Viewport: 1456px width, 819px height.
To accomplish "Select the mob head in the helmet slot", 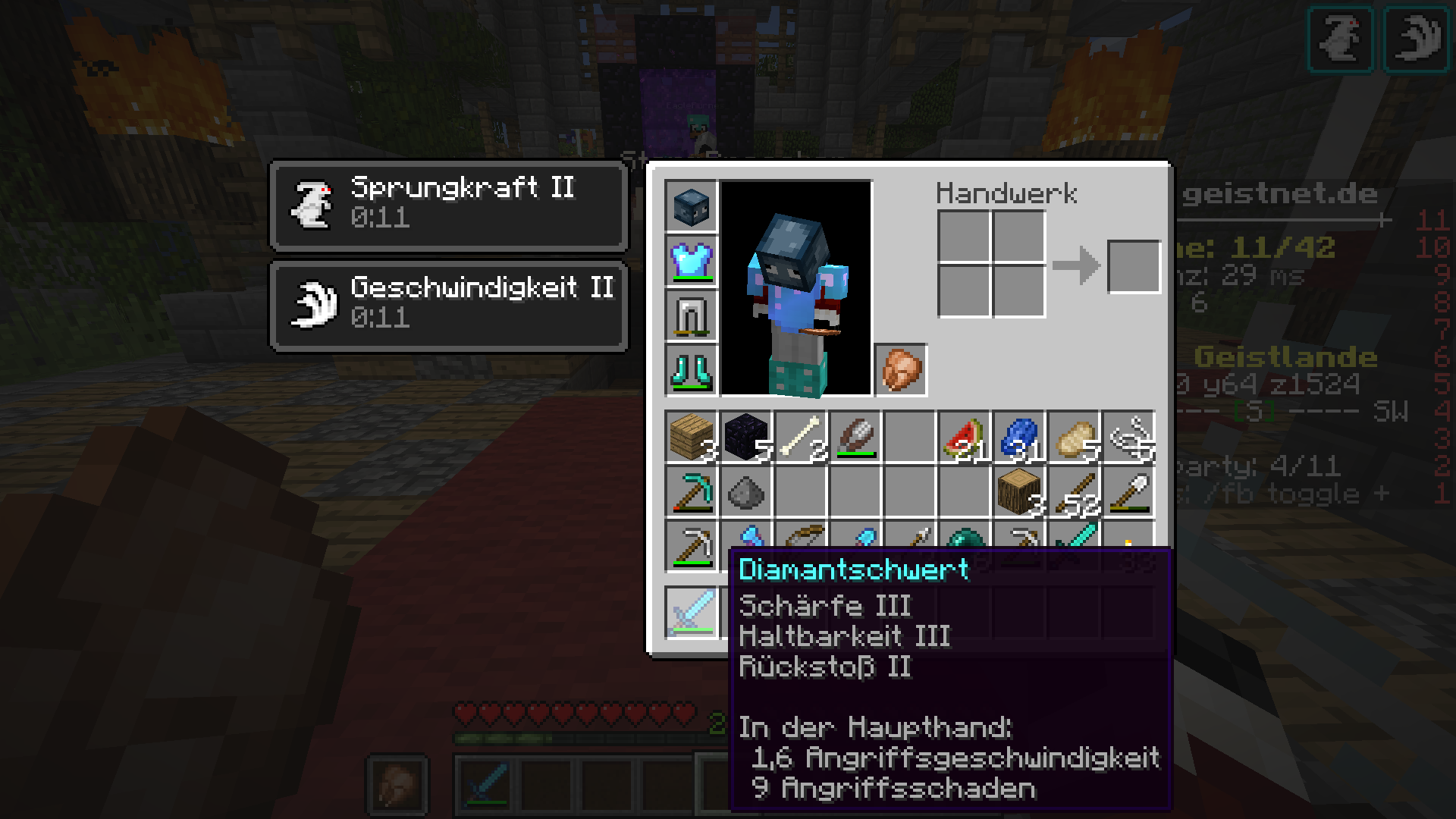I will (x=691, y=206).
